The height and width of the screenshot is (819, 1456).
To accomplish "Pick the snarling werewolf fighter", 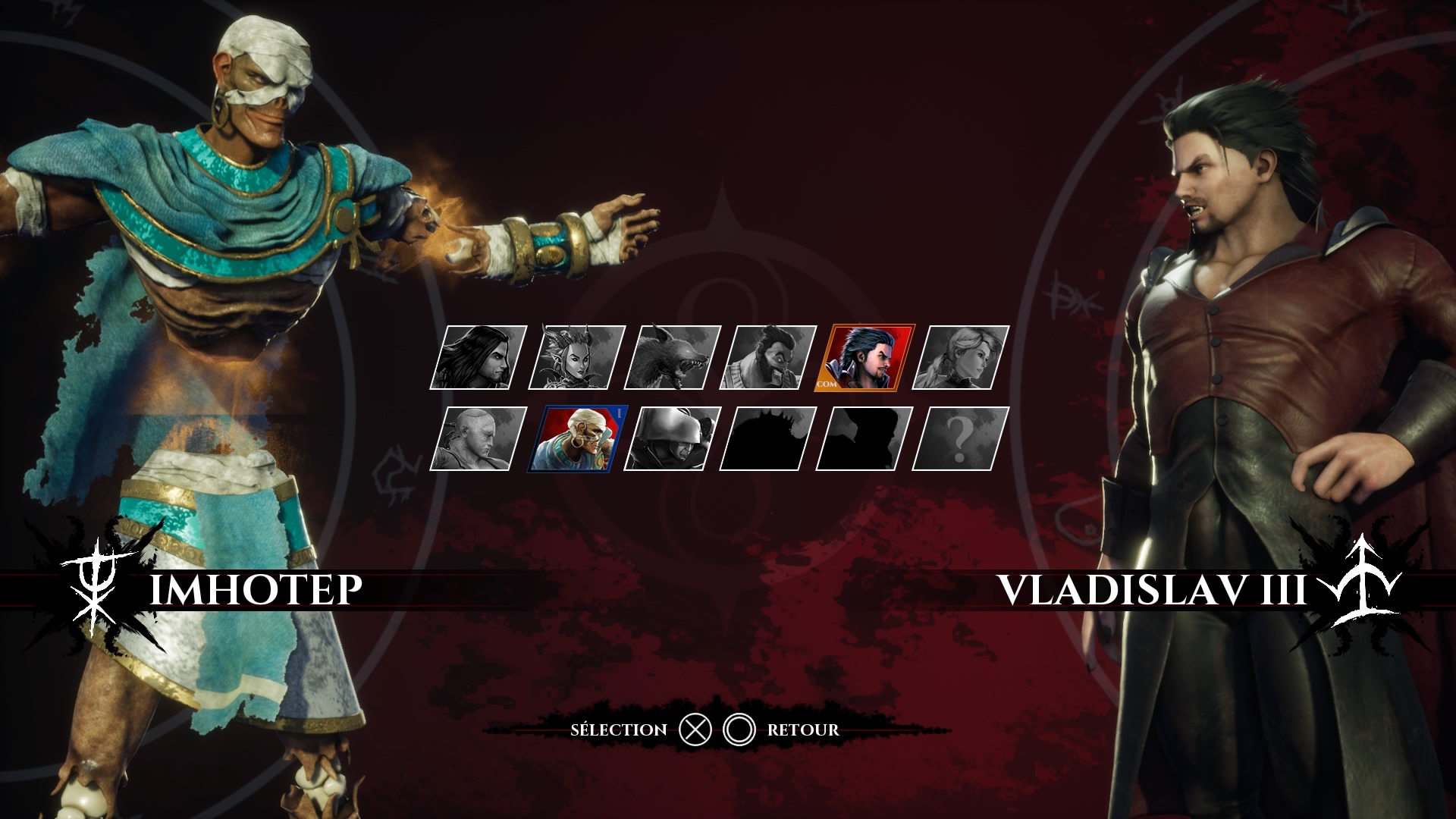I will click(x=673, y=358).
